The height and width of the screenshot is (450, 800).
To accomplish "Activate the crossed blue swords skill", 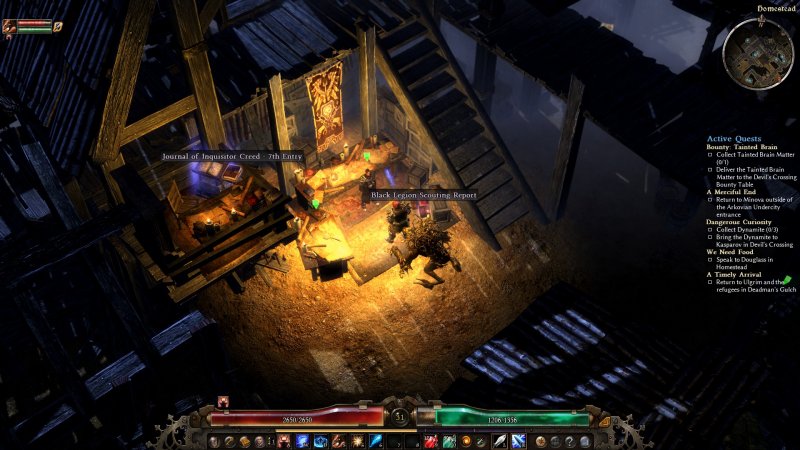I will (518, 441).
